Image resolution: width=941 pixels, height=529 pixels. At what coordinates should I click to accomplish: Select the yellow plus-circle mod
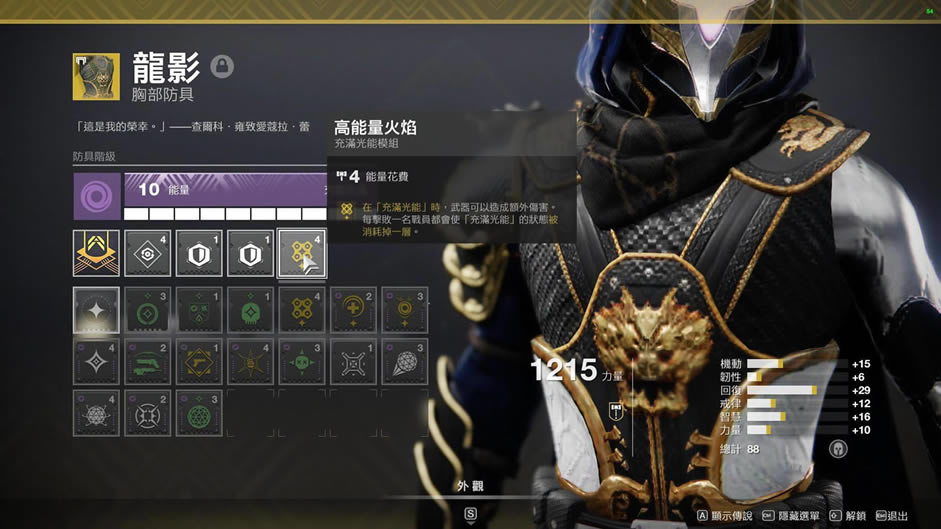352,311
